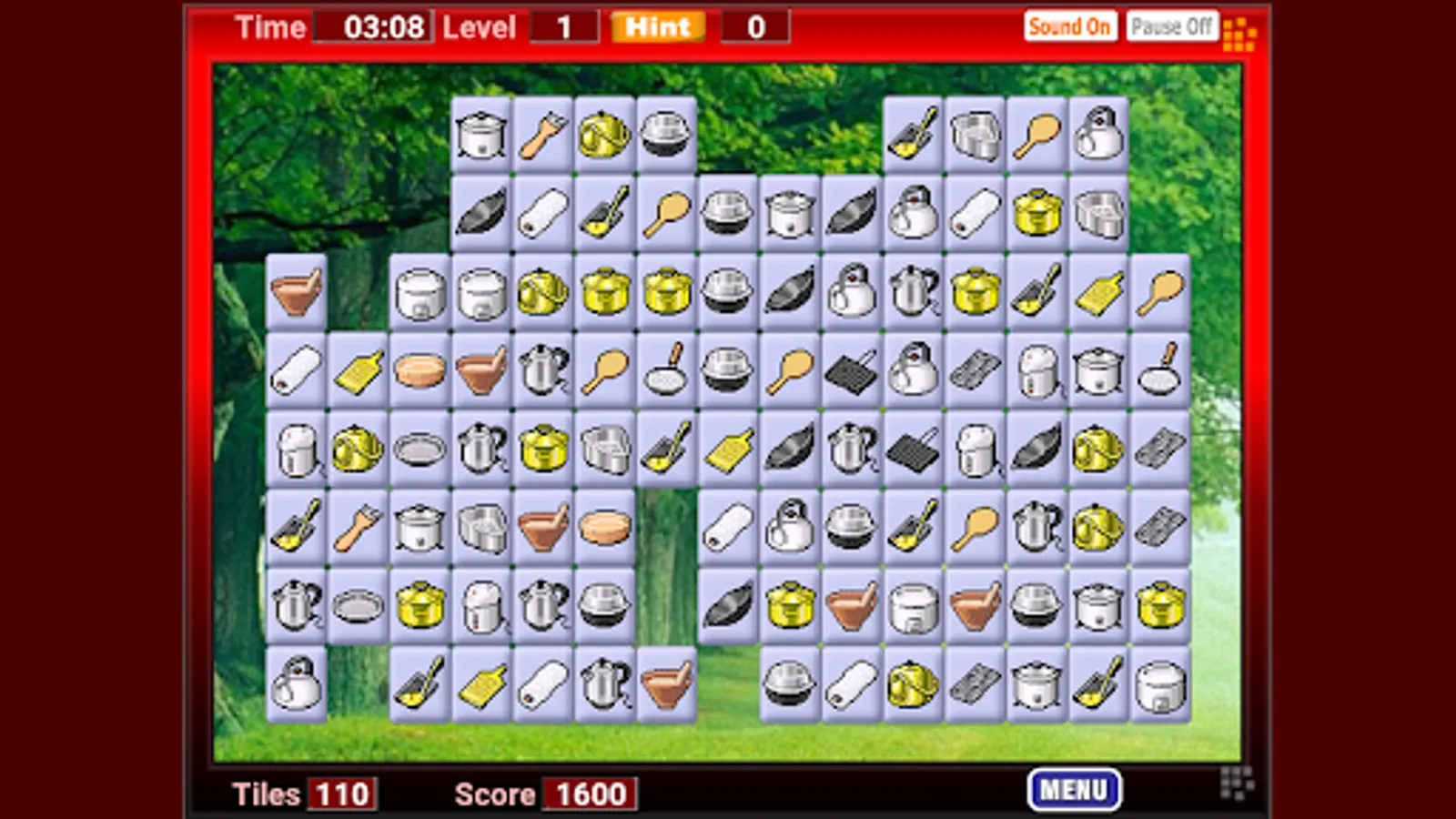
Task: Select the rice cooker tile in the top row
Action: coord(480,135)
